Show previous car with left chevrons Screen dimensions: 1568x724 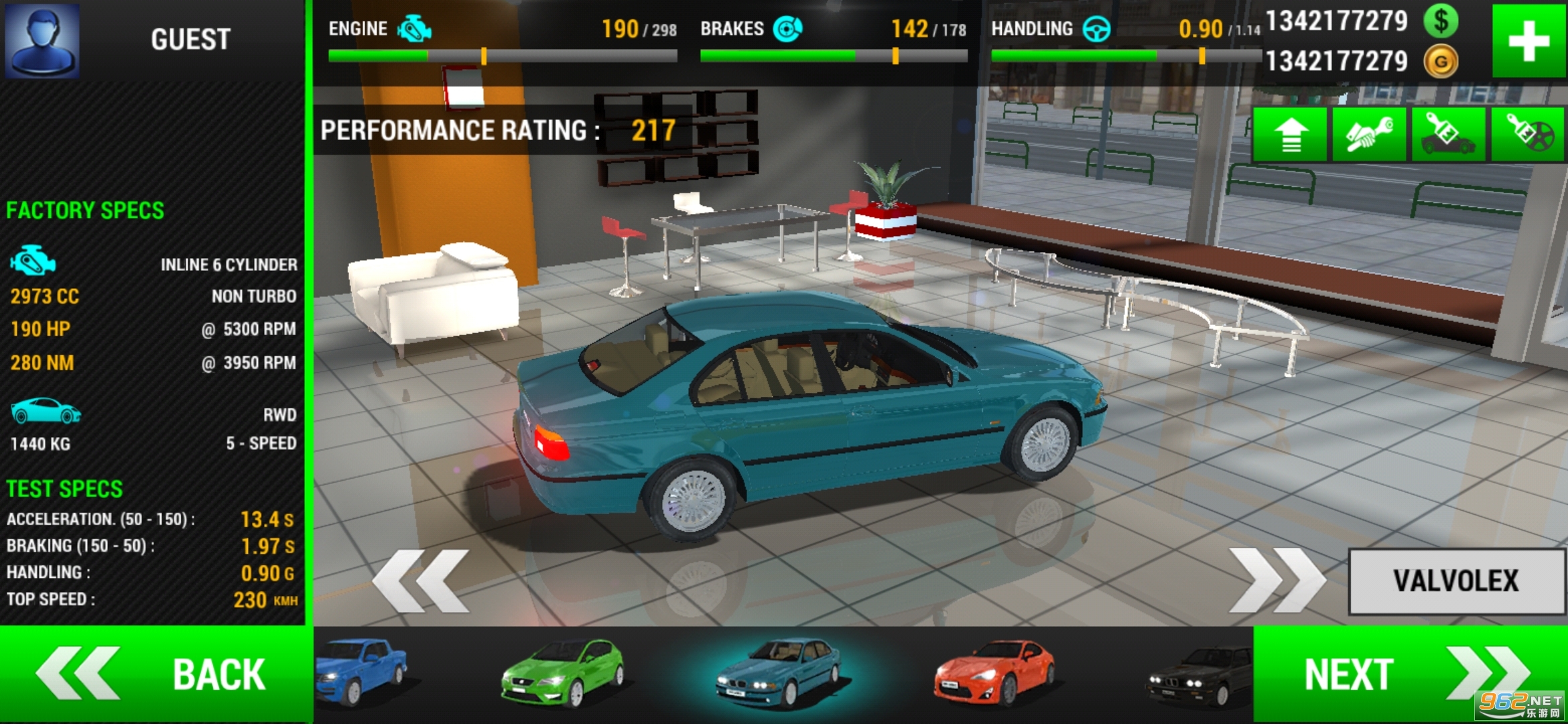tap(421, 581)
